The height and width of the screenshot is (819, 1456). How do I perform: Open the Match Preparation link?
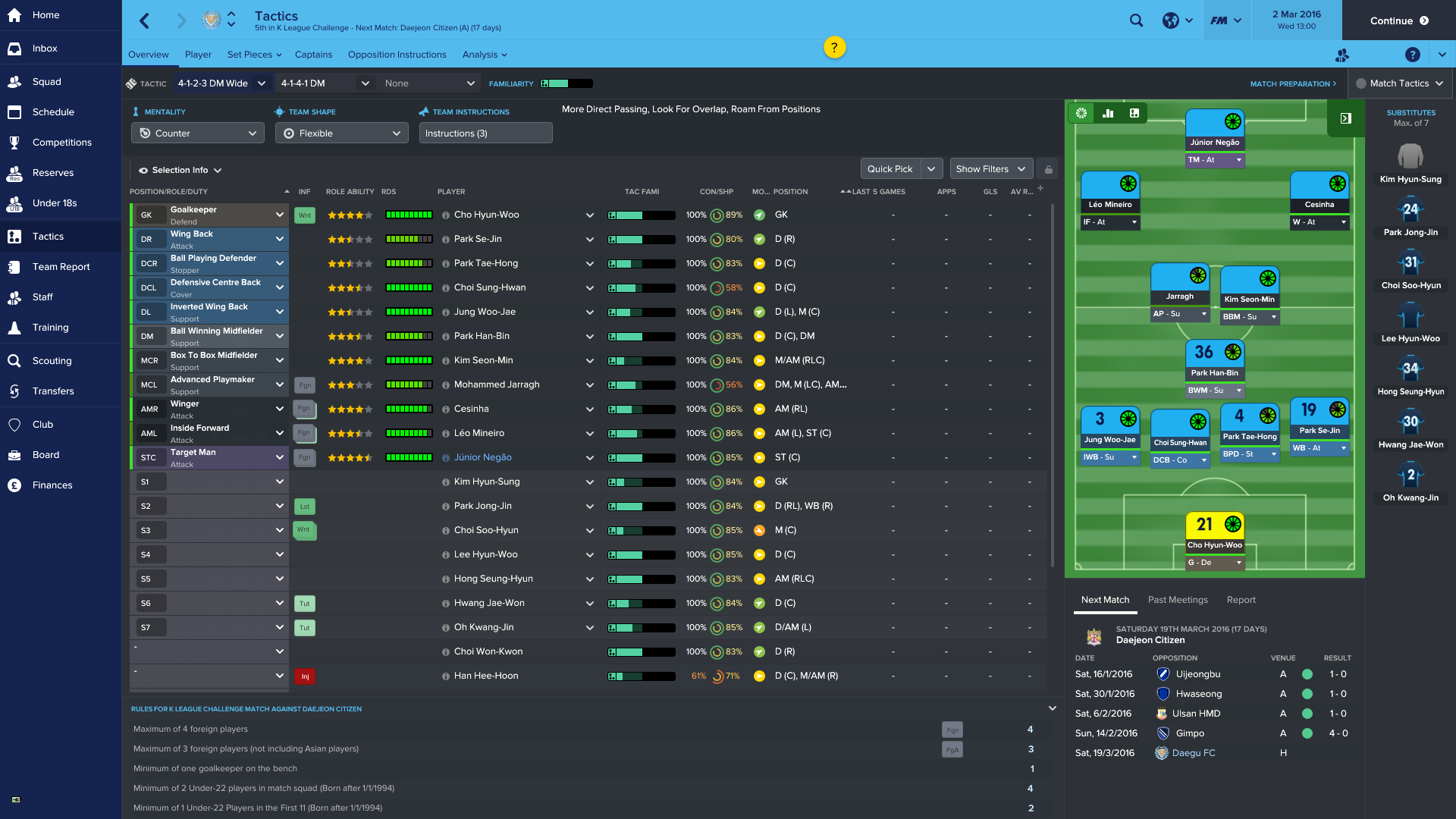(1291, 83)
